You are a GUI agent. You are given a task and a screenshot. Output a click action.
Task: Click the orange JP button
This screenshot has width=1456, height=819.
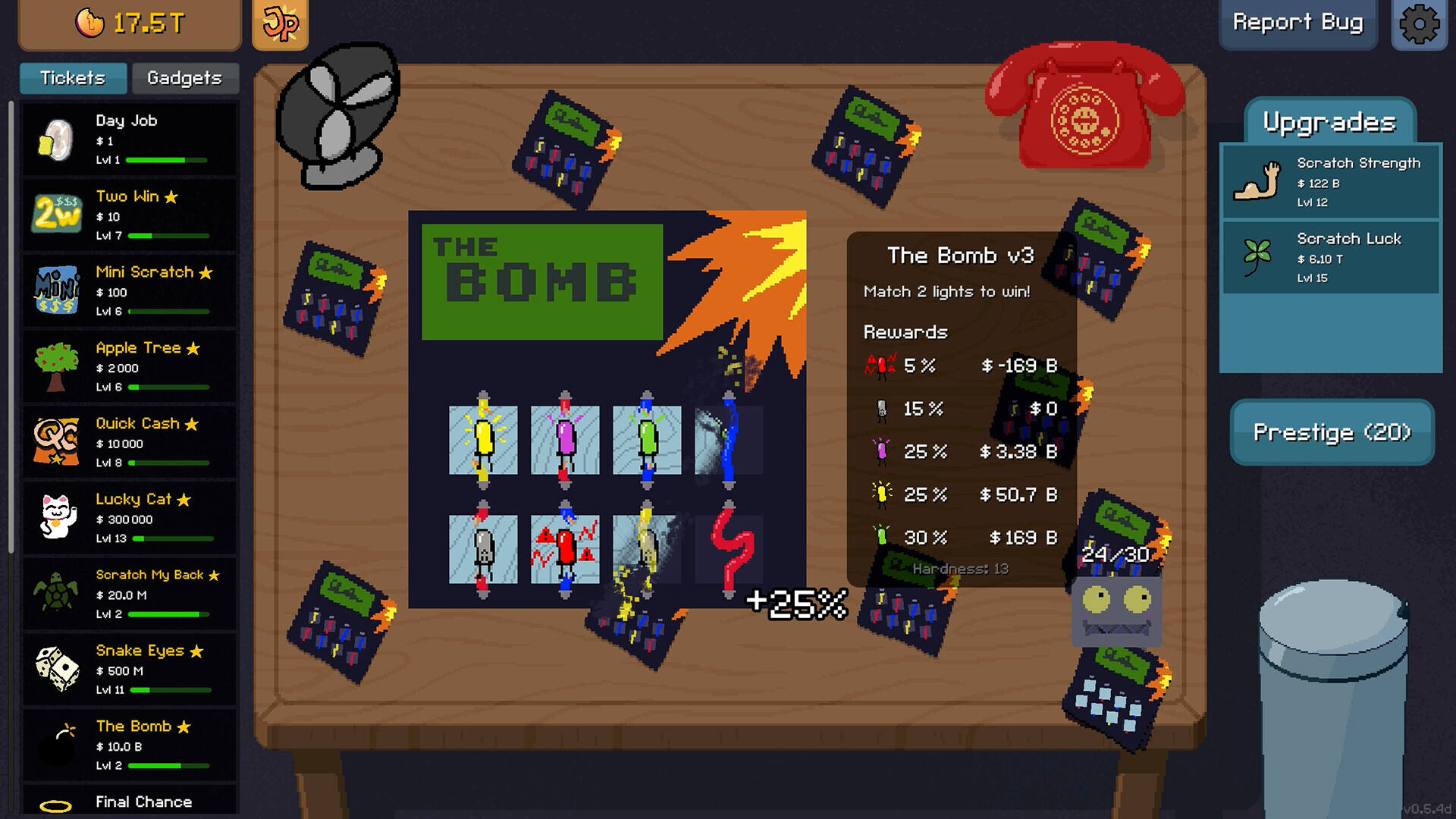click(280, 24)
